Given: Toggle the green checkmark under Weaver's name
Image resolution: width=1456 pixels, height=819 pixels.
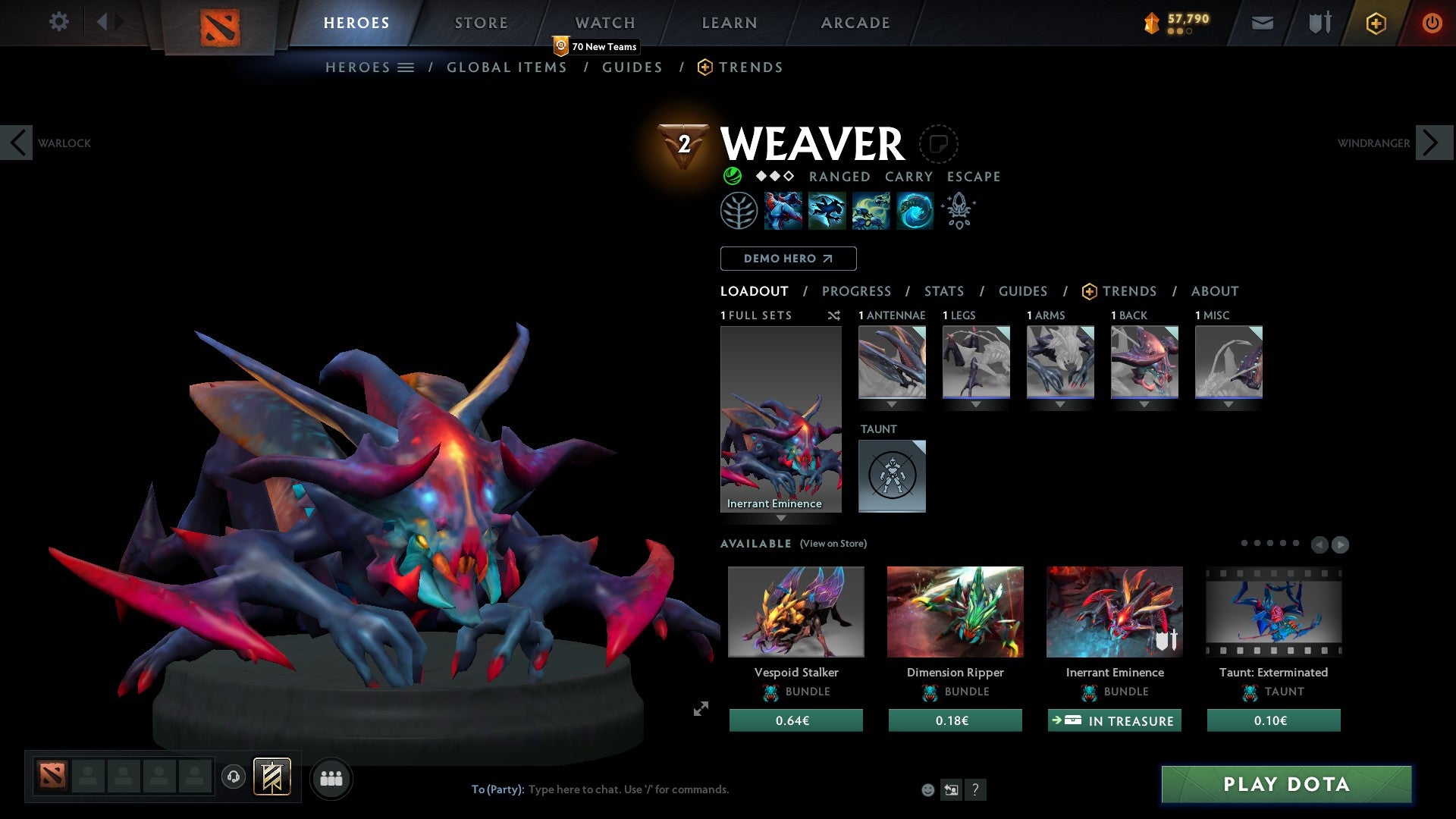Looking at the screenshot, I should [x=731, y=176].
